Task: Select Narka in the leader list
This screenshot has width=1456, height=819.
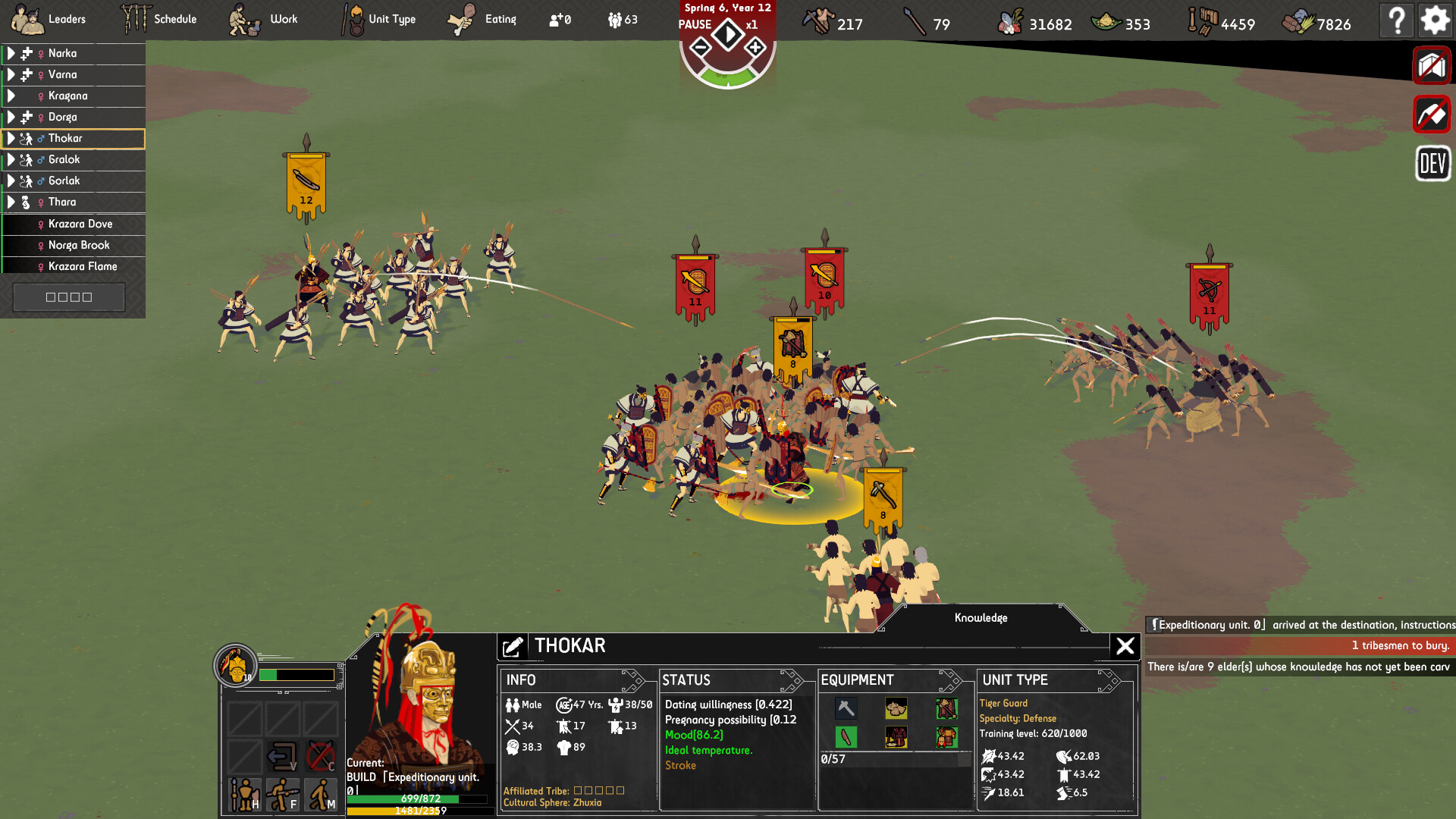Action: 63,53
